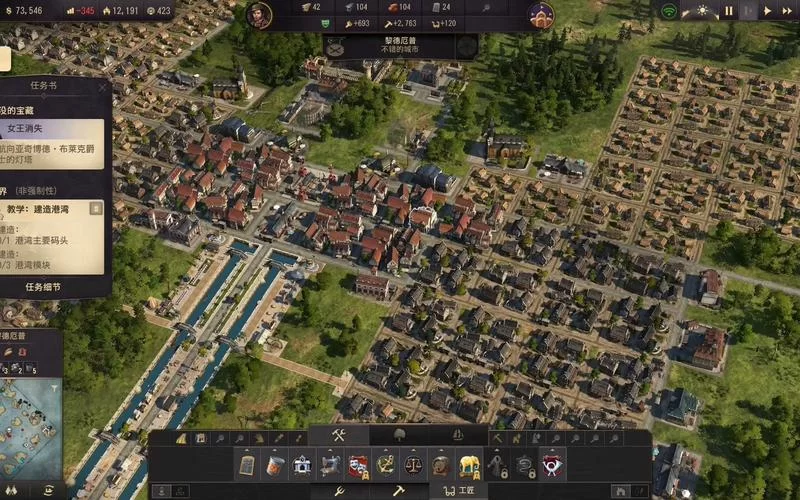Open the player portrait in top bar
Image resolution: width=800 pixels, height=500 pixels.
[x=259, y=15]
